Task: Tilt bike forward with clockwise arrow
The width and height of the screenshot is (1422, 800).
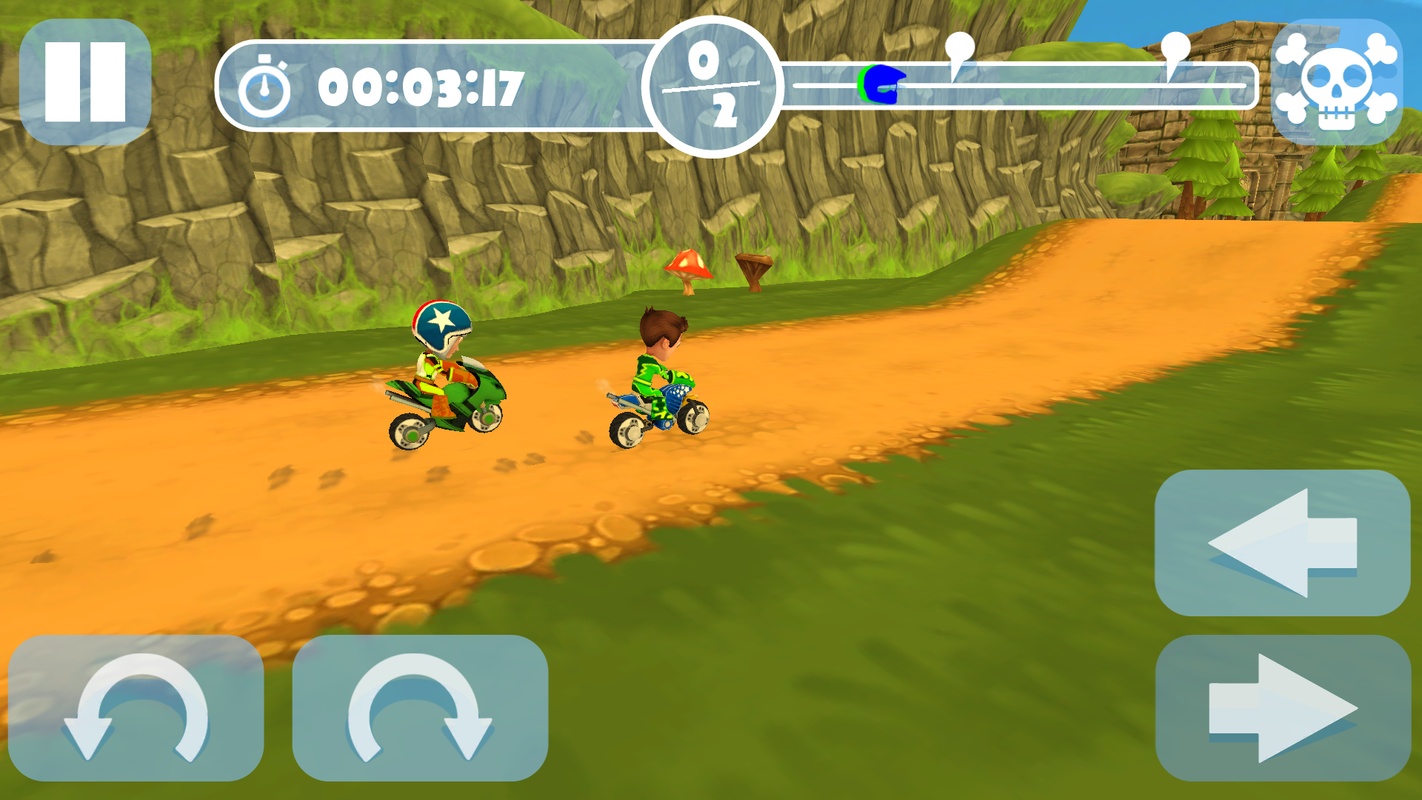Action: (x=420, y=708)
